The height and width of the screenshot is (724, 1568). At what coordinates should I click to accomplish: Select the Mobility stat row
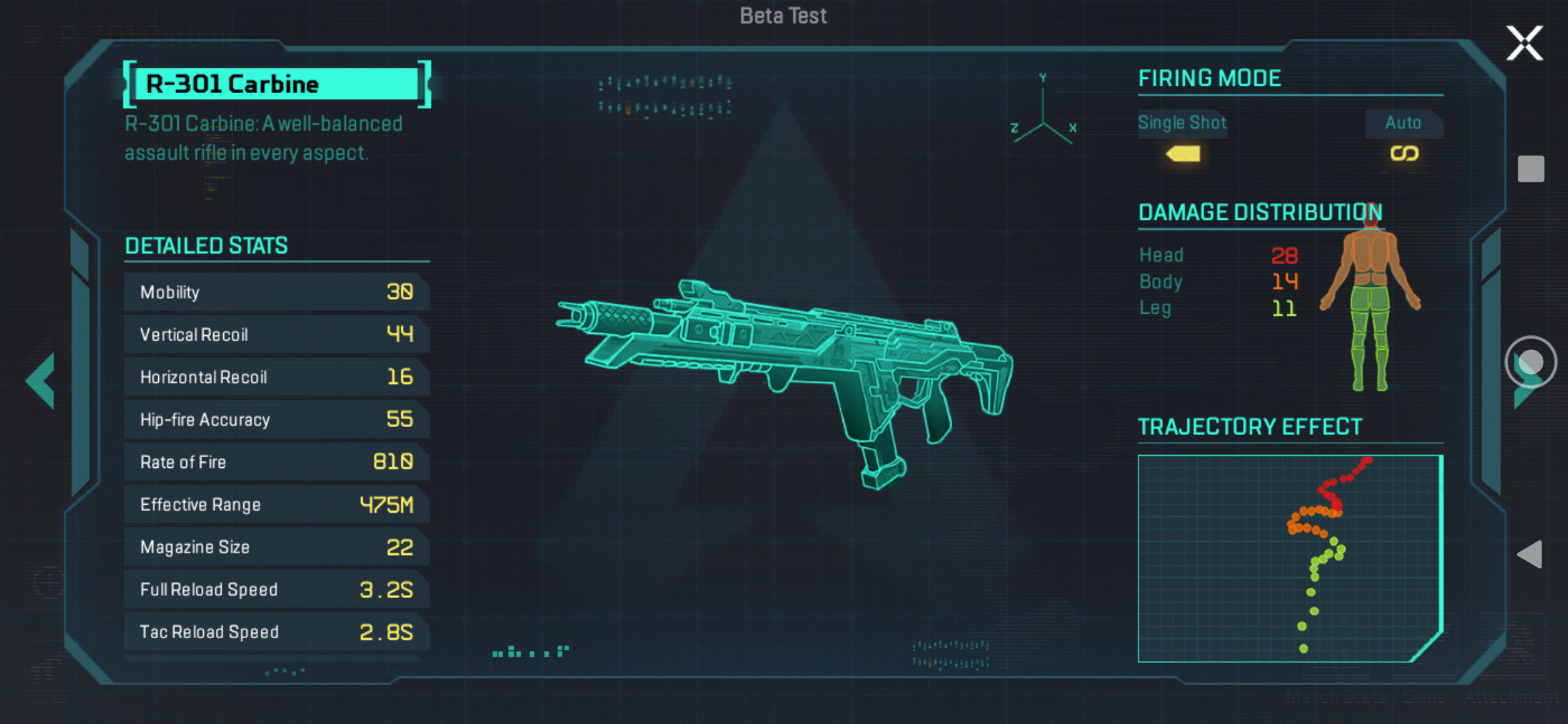pyautogui.click(x=276, y=292)
